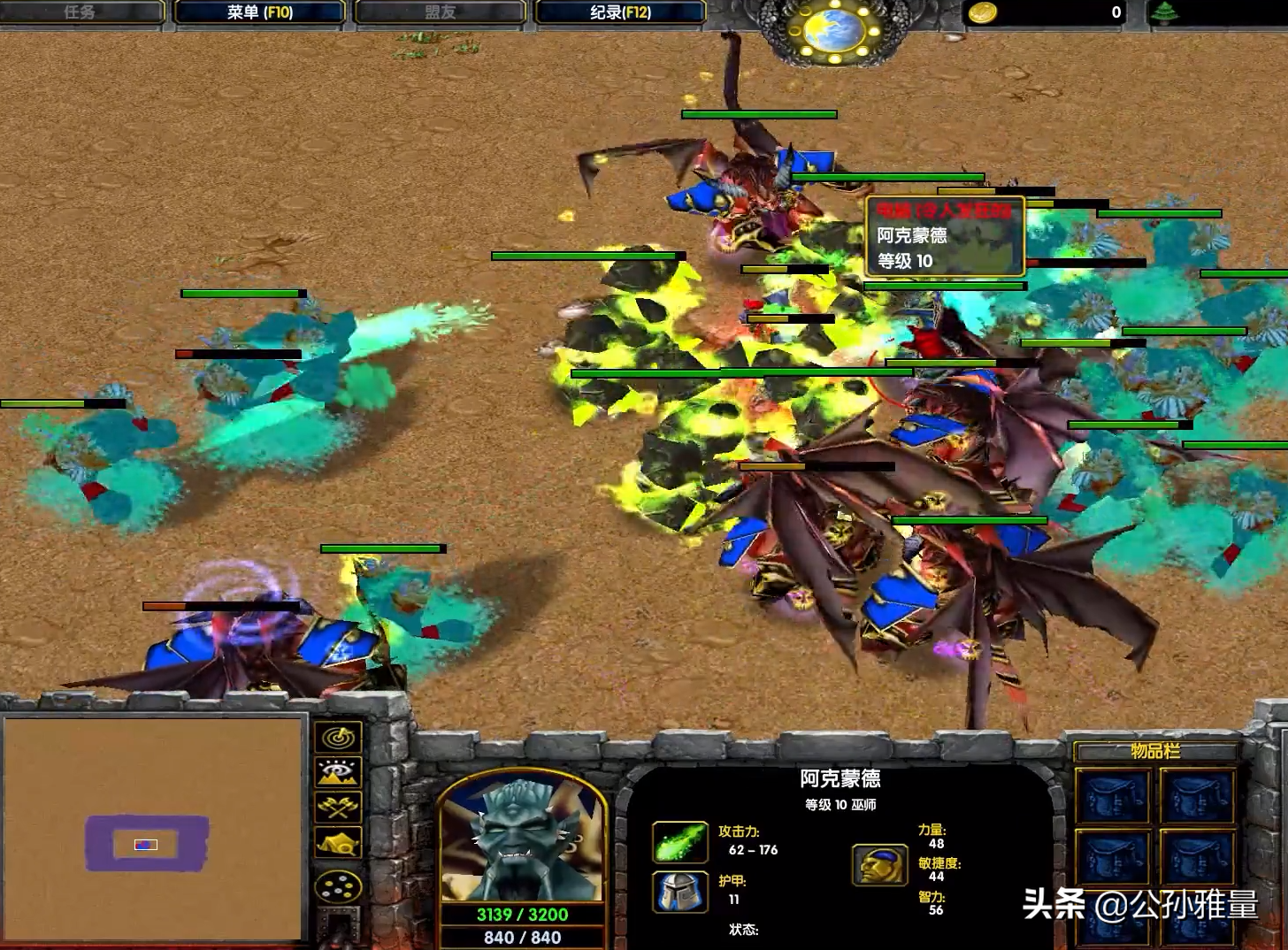
Task: Click the hero attributes face icon
Action: 879,865
